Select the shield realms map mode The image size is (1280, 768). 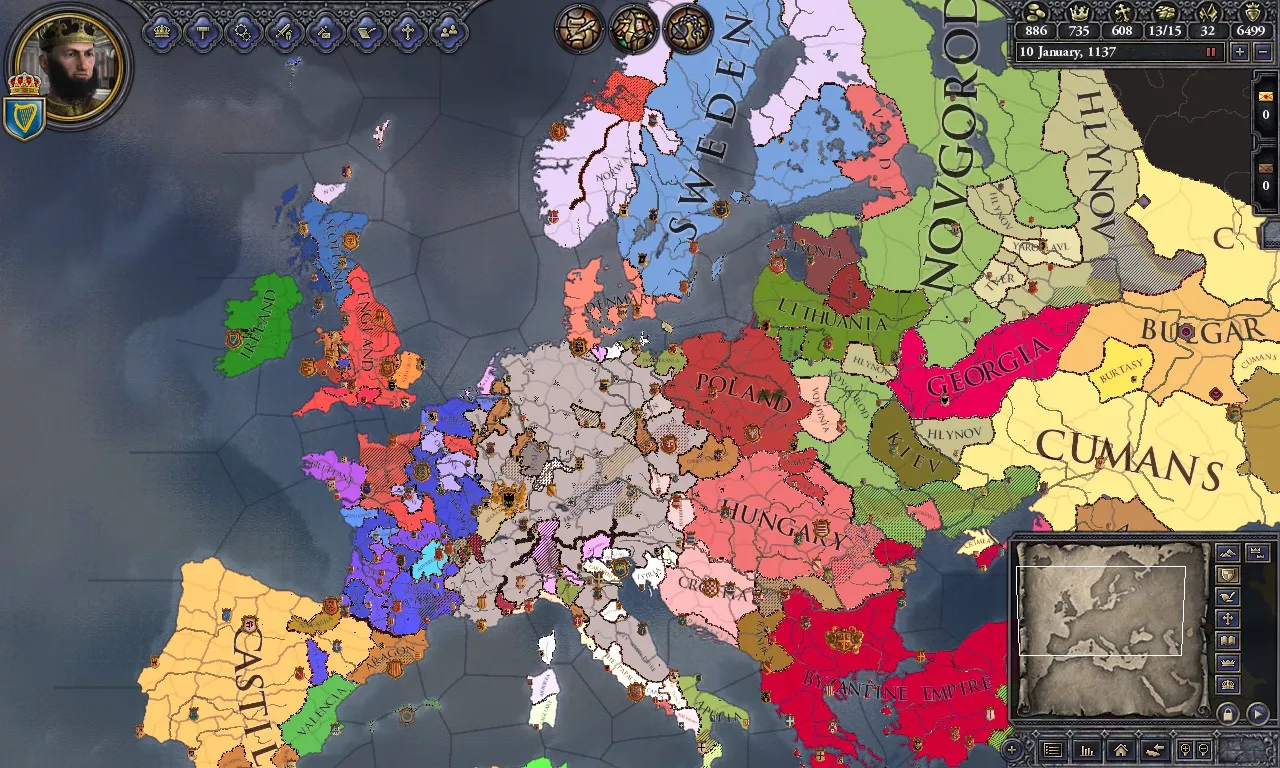(1227, 575)
